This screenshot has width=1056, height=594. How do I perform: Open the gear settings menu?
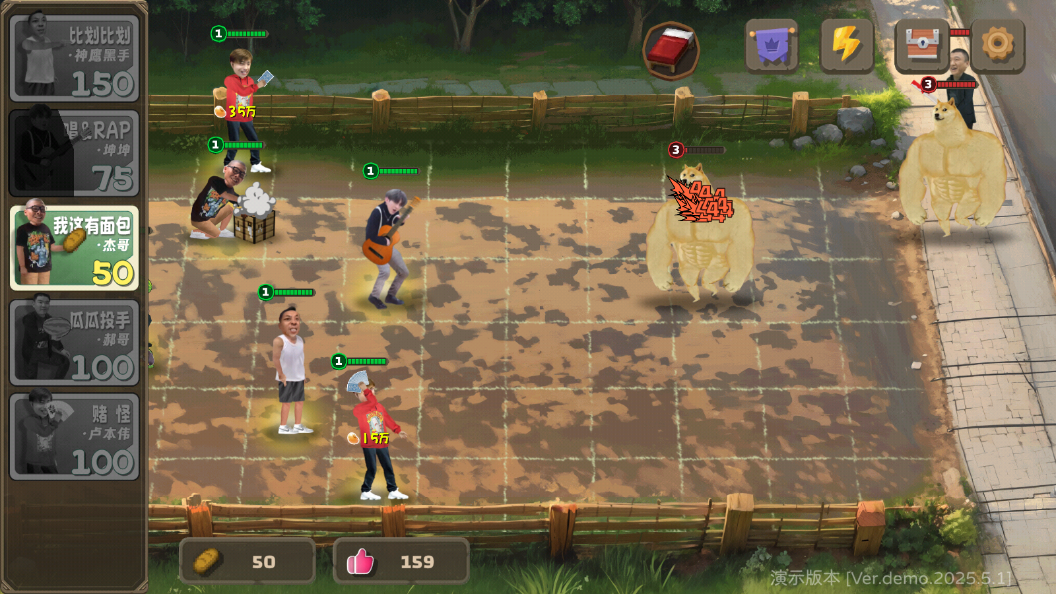(997, 46)
